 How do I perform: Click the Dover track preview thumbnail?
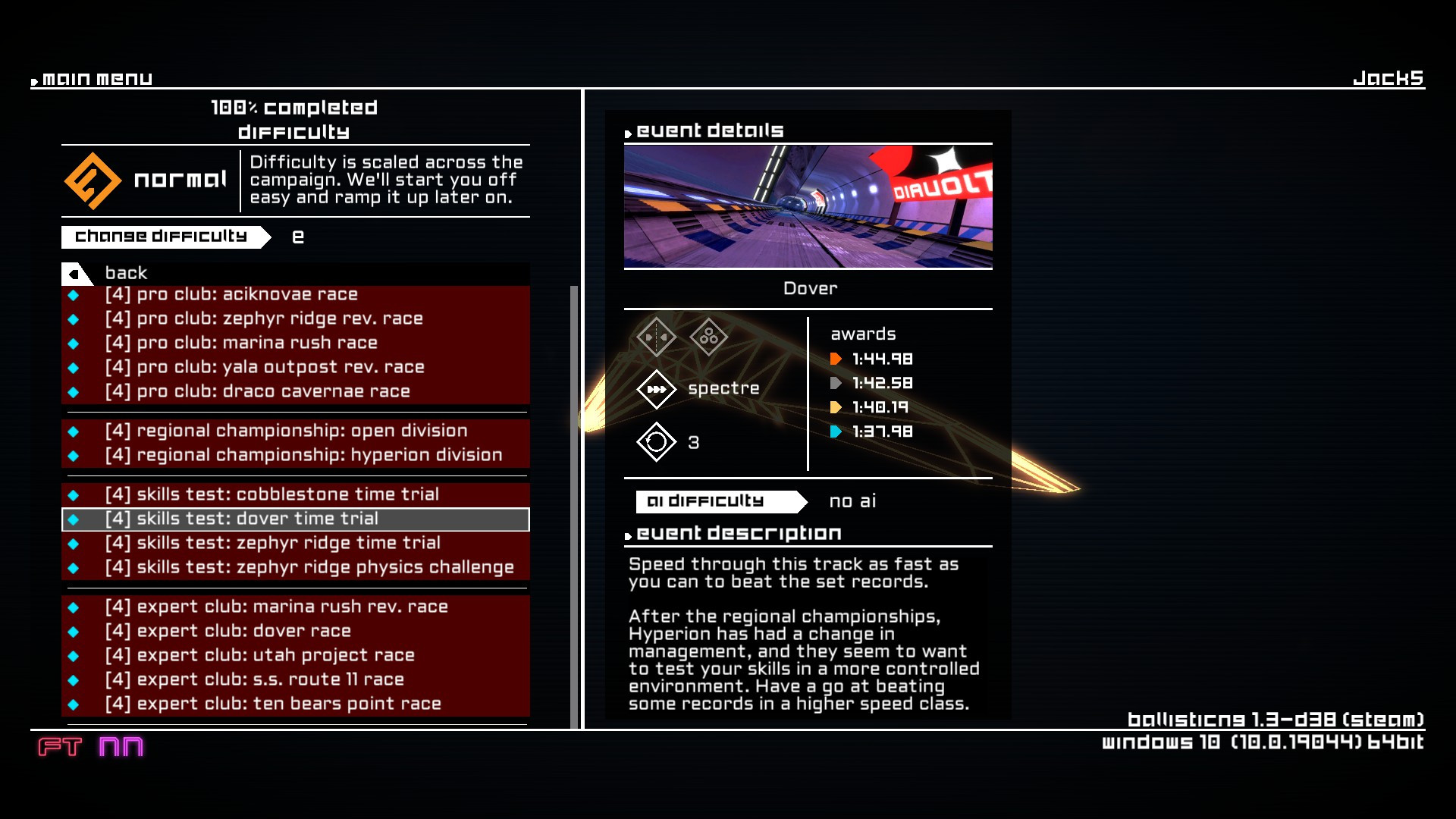[x=808, y=207]
